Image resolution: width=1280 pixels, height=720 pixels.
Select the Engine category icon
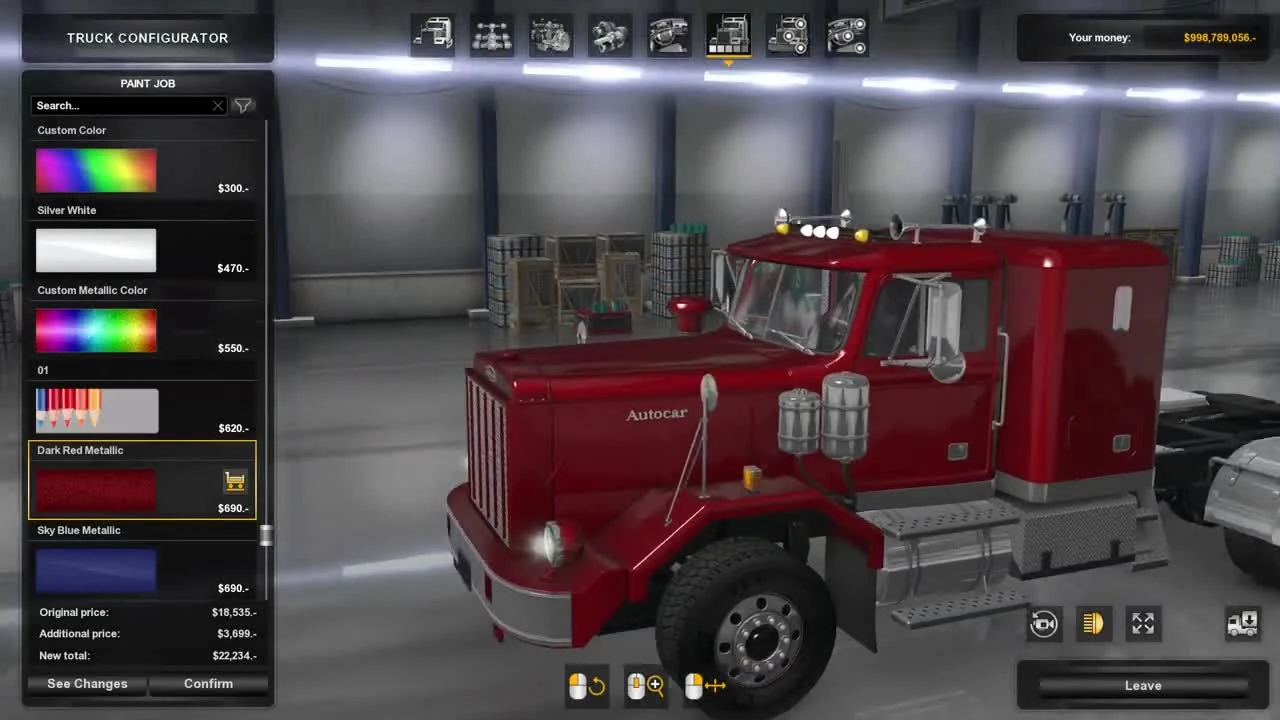point(551,35)
